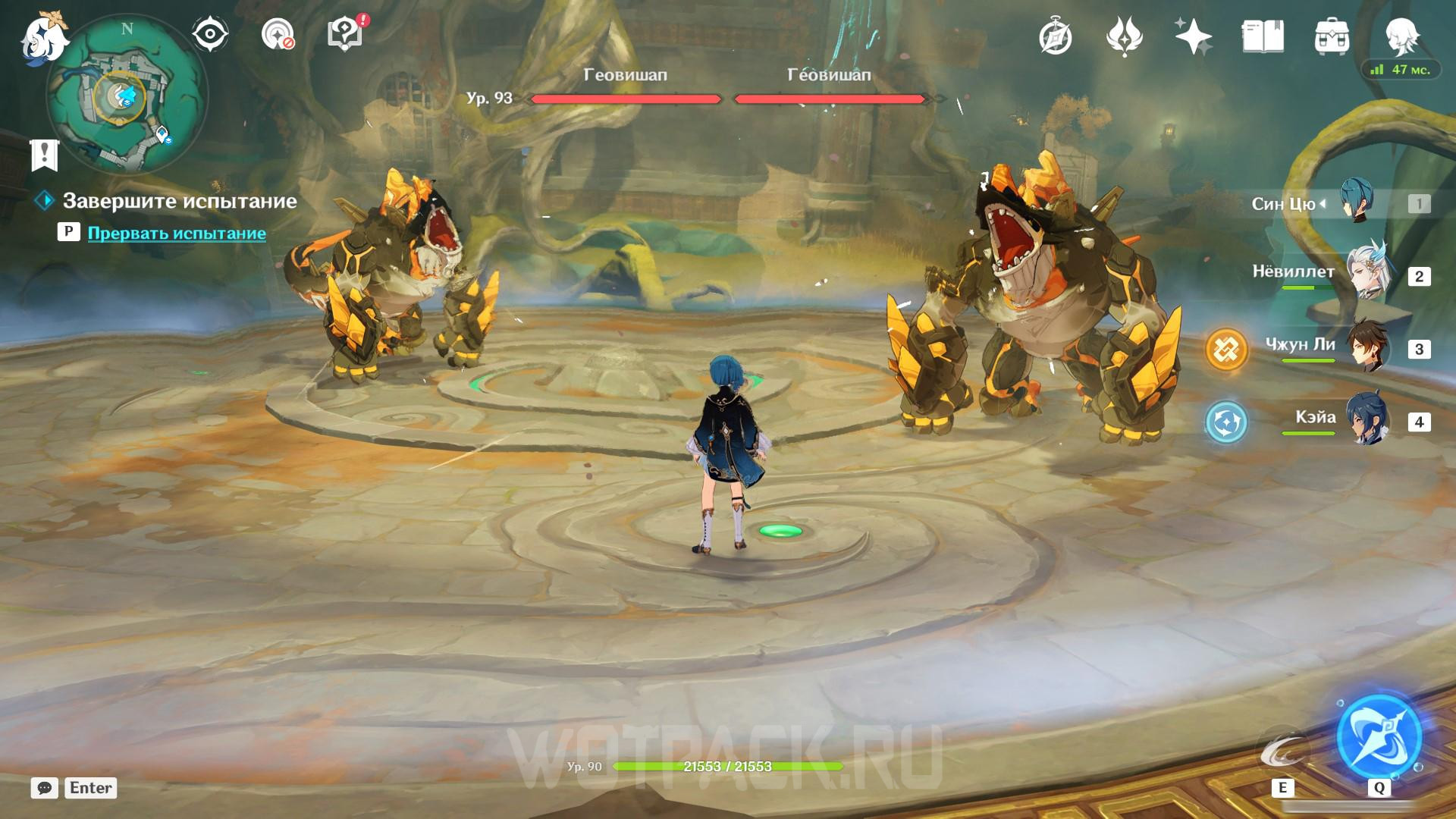Open the tutorial hints icon with red alert
1456x819 pixels.
(x=345, y=35)
